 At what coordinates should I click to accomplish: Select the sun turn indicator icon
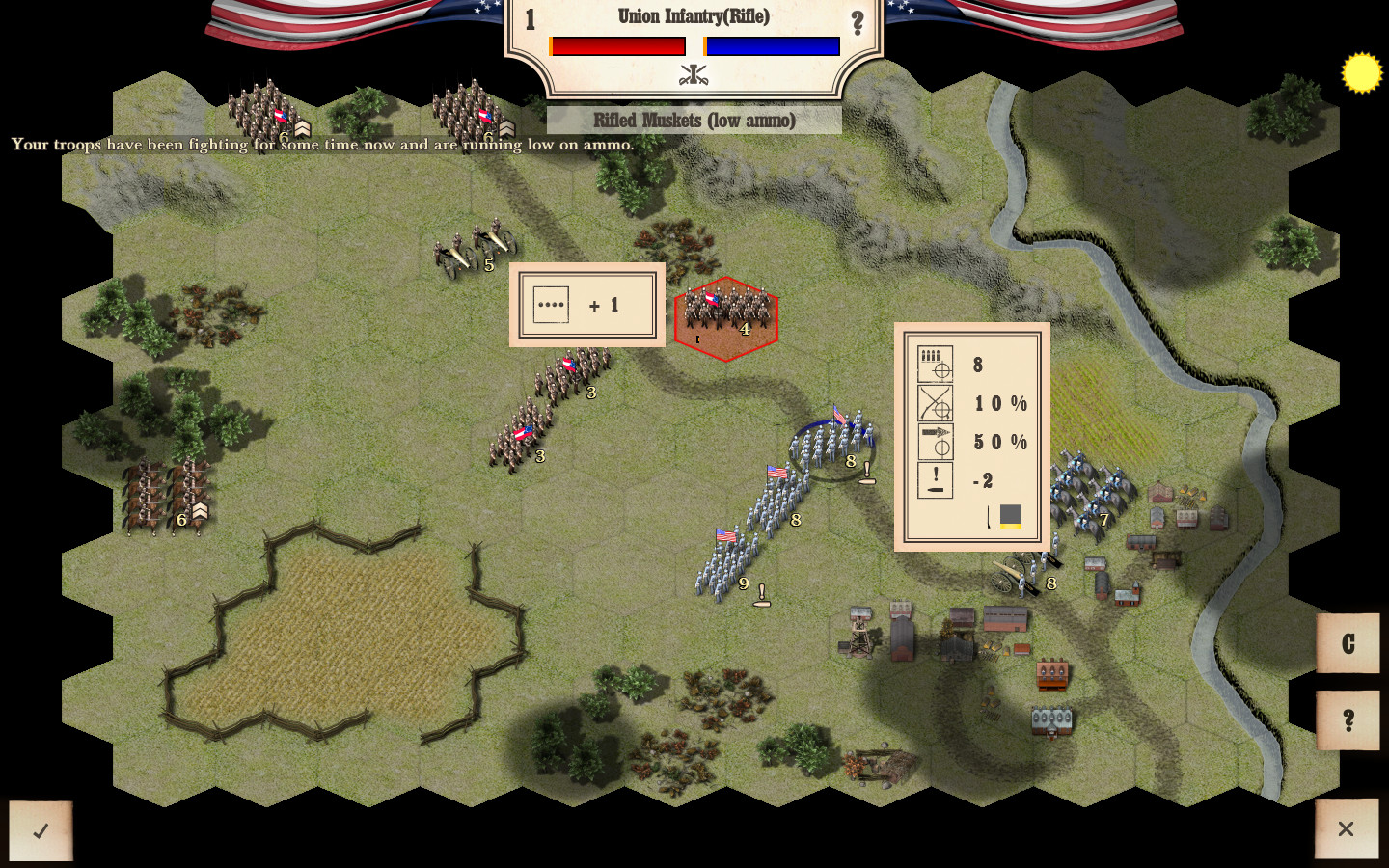pyautogui.click(x=1361, y=70)
